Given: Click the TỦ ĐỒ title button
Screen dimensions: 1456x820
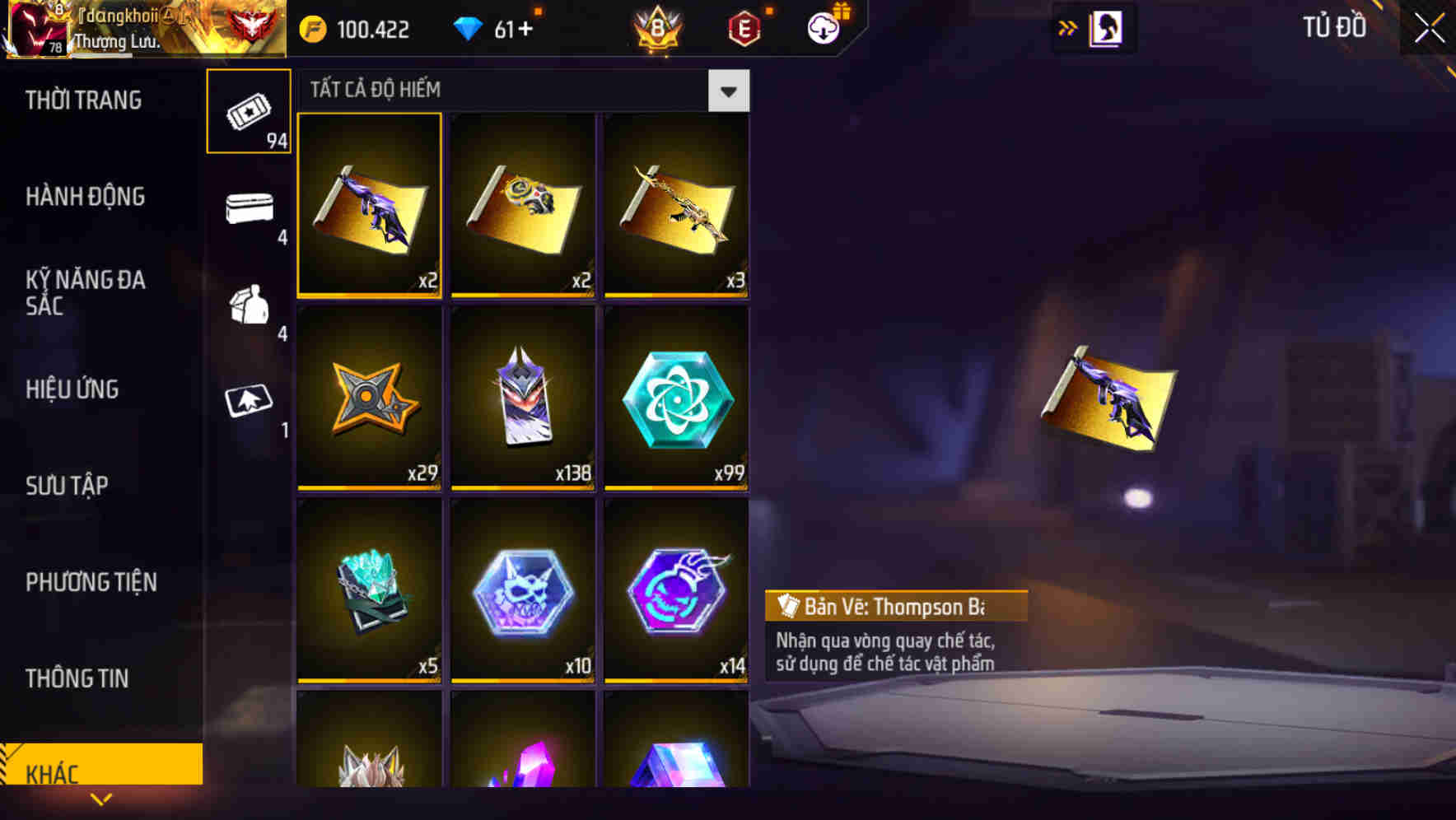Looking at the screenshot, I should [1334, 27].
